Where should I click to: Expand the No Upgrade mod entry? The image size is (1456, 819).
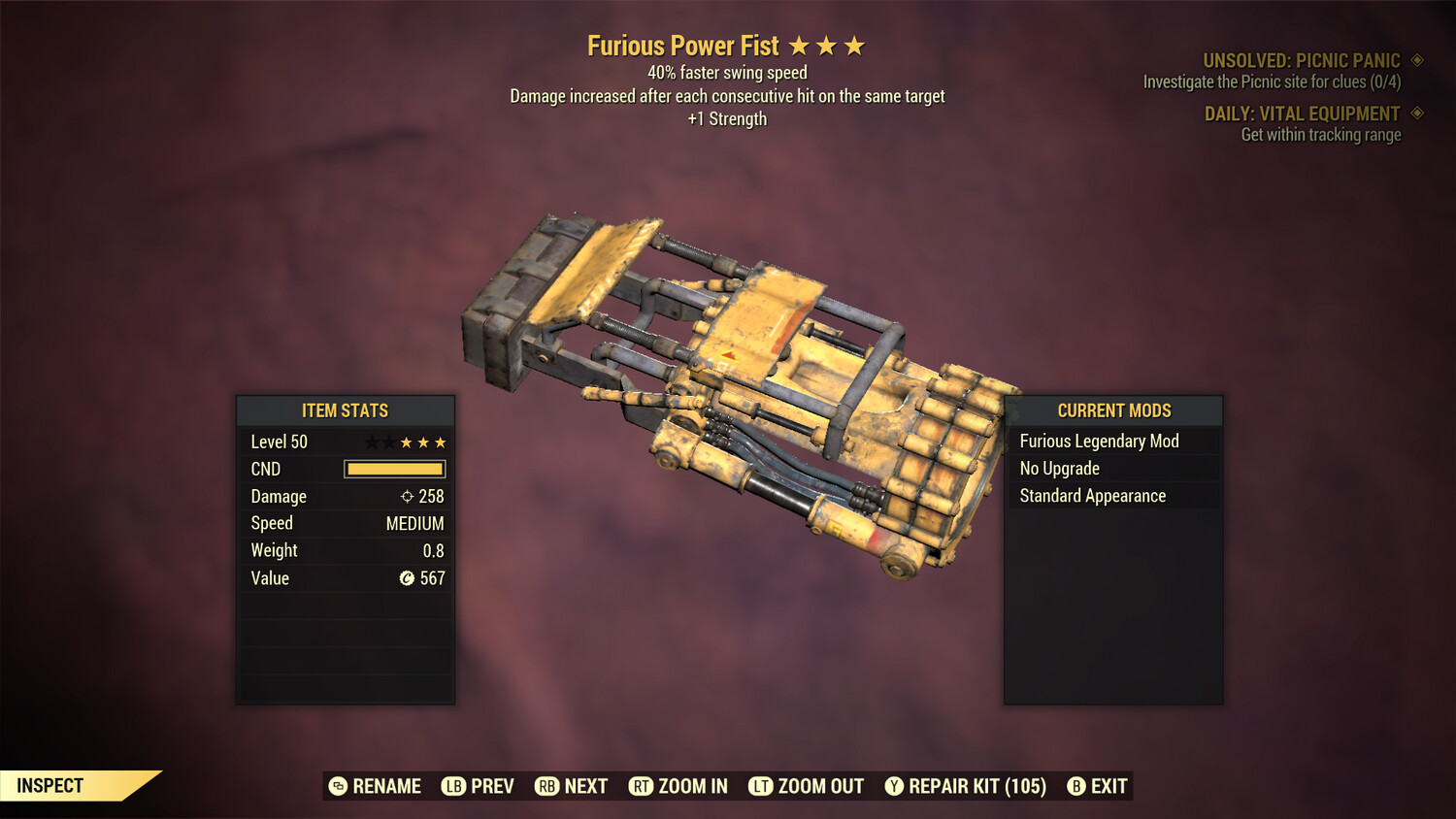1058,468
